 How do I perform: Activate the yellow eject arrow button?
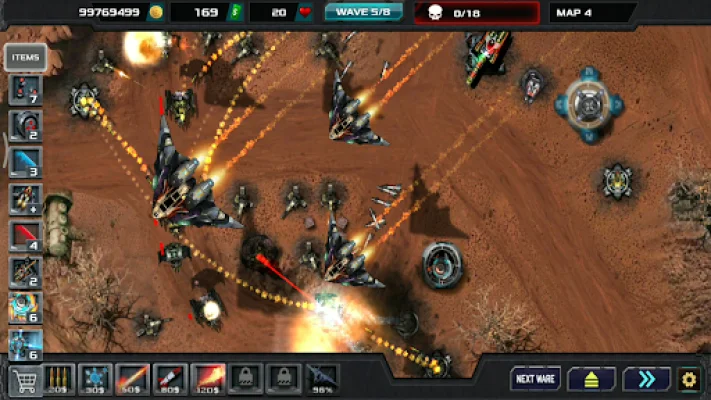(x=591, y=379)
